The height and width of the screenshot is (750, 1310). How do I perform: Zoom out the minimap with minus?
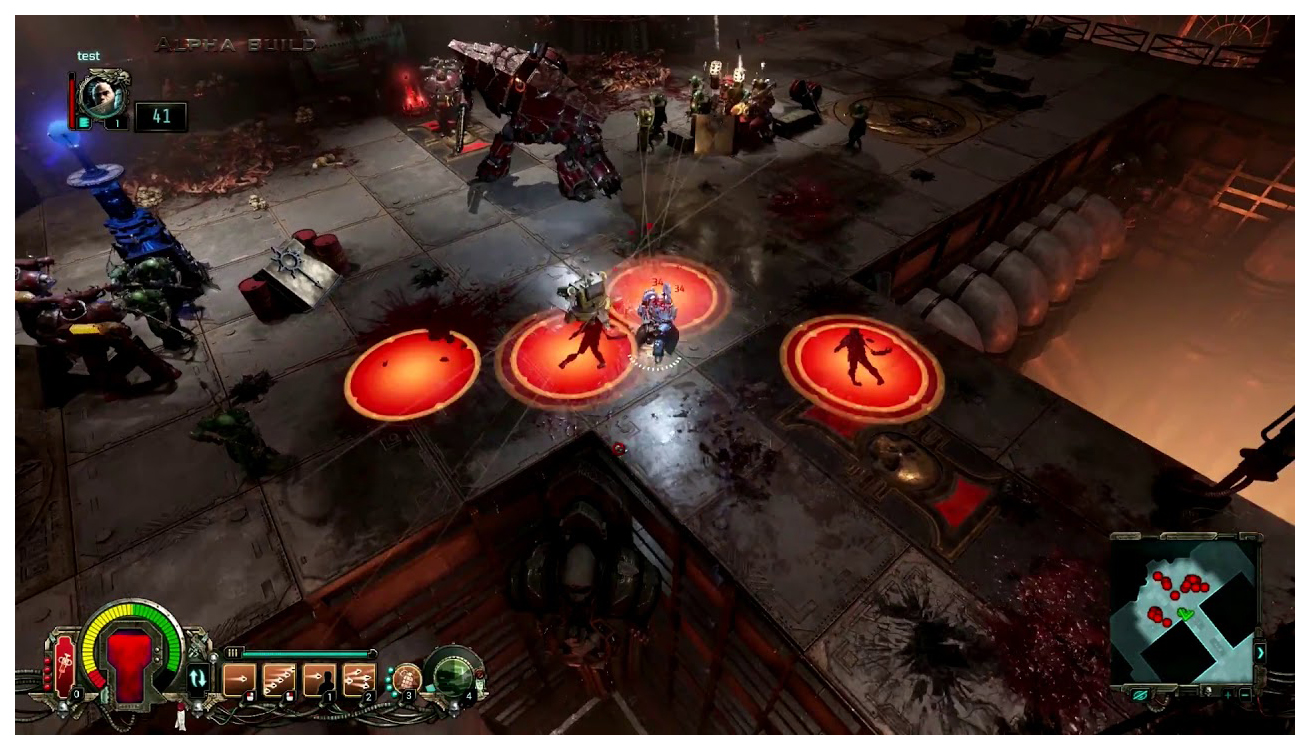point(1244,693)
